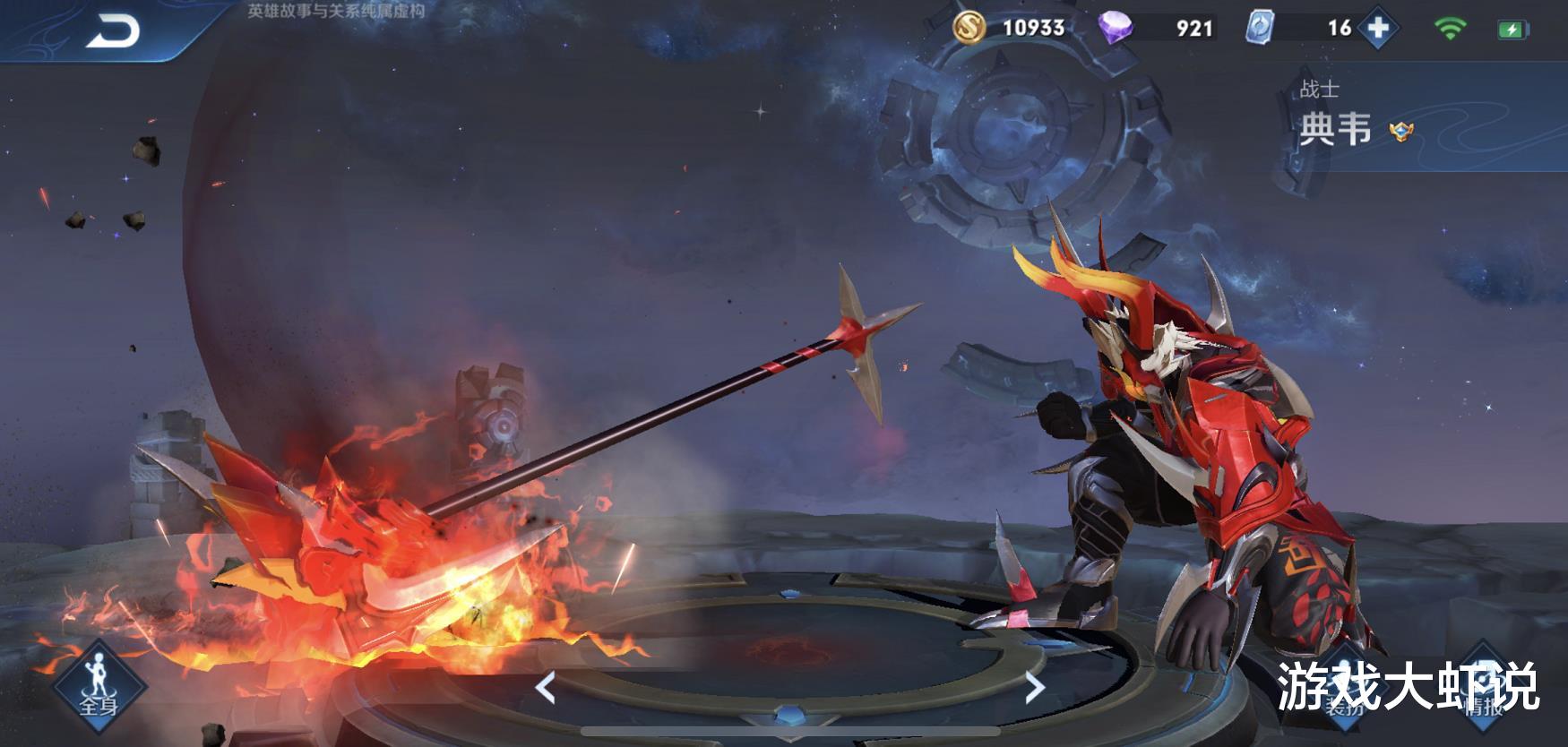
Task: Click the blue ticket currency icon
Action: 1259,29
